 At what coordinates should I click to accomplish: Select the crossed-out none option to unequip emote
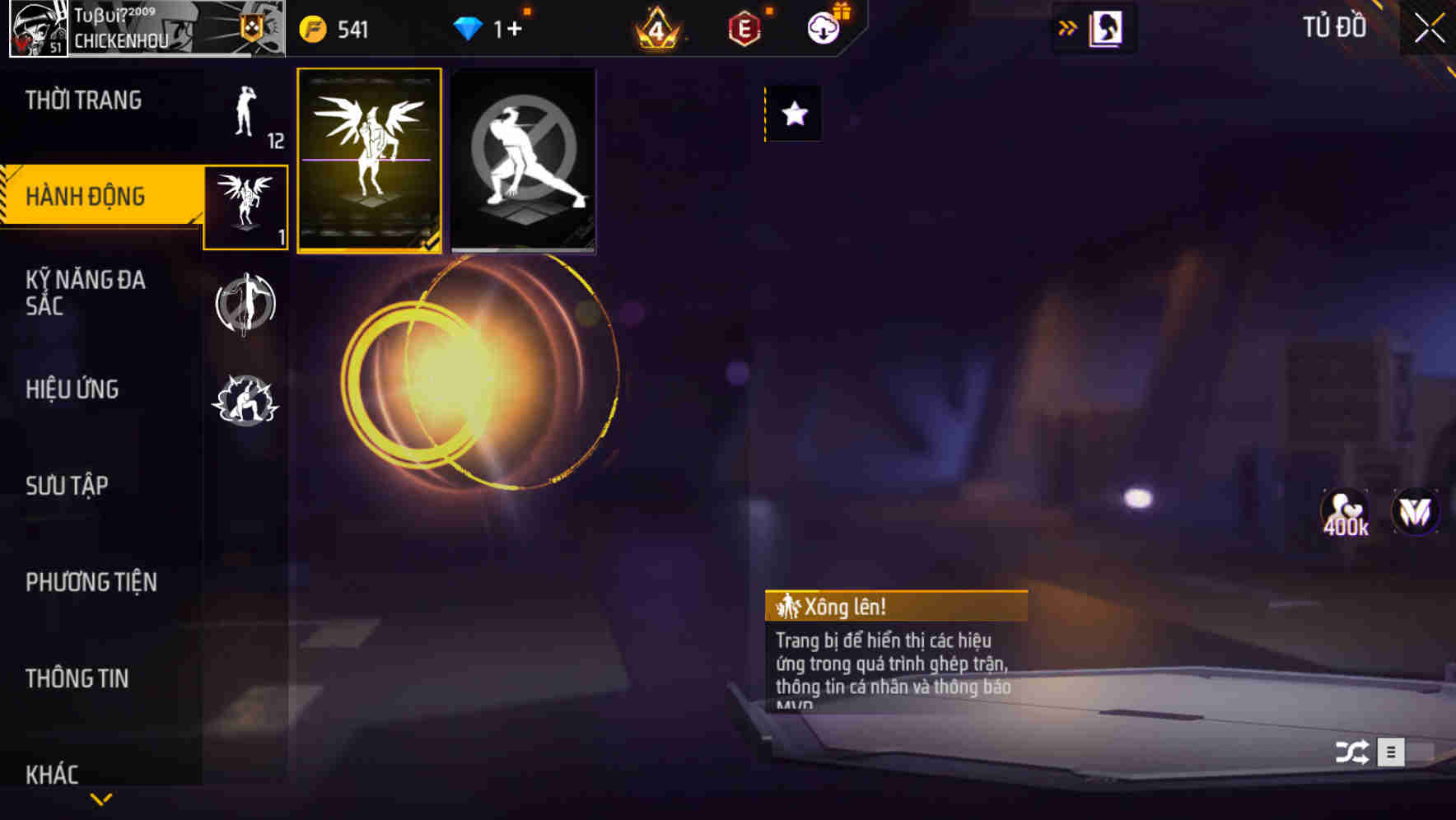click(x=524, y=160)
